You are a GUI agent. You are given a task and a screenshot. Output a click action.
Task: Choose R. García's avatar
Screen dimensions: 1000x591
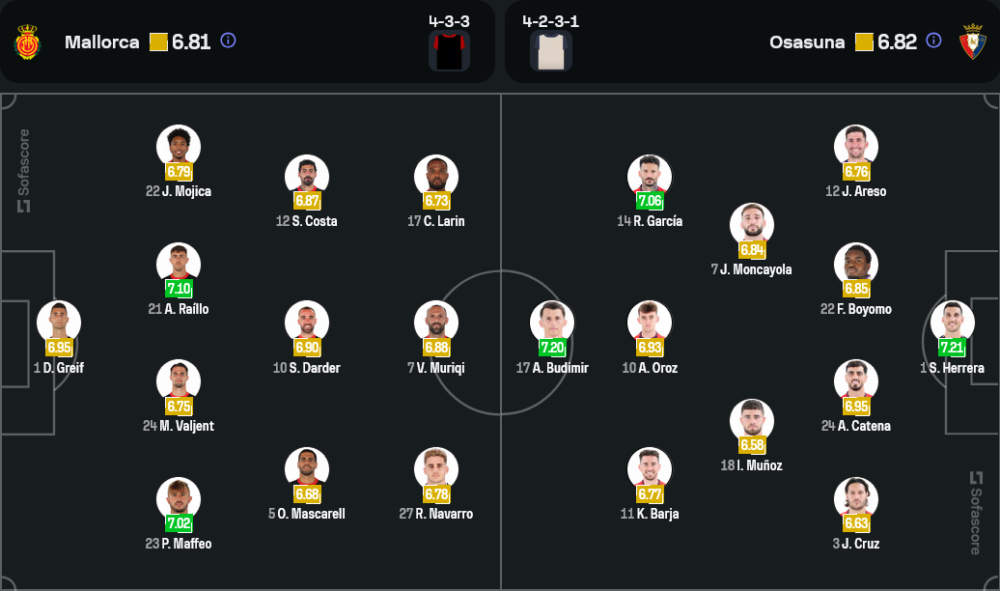(650, 177)
